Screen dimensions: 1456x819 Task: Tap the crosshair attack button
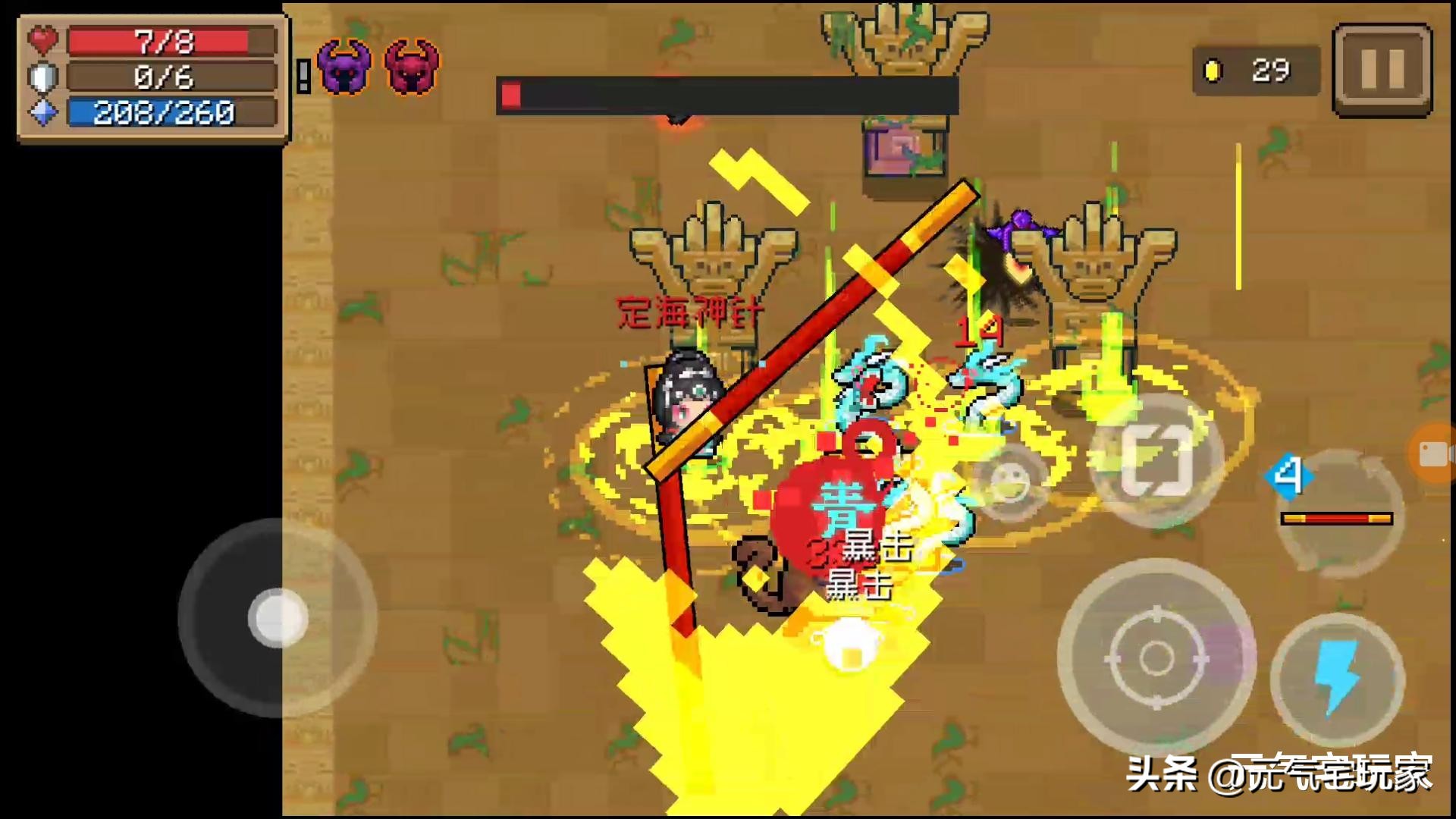pos(1156,657)
